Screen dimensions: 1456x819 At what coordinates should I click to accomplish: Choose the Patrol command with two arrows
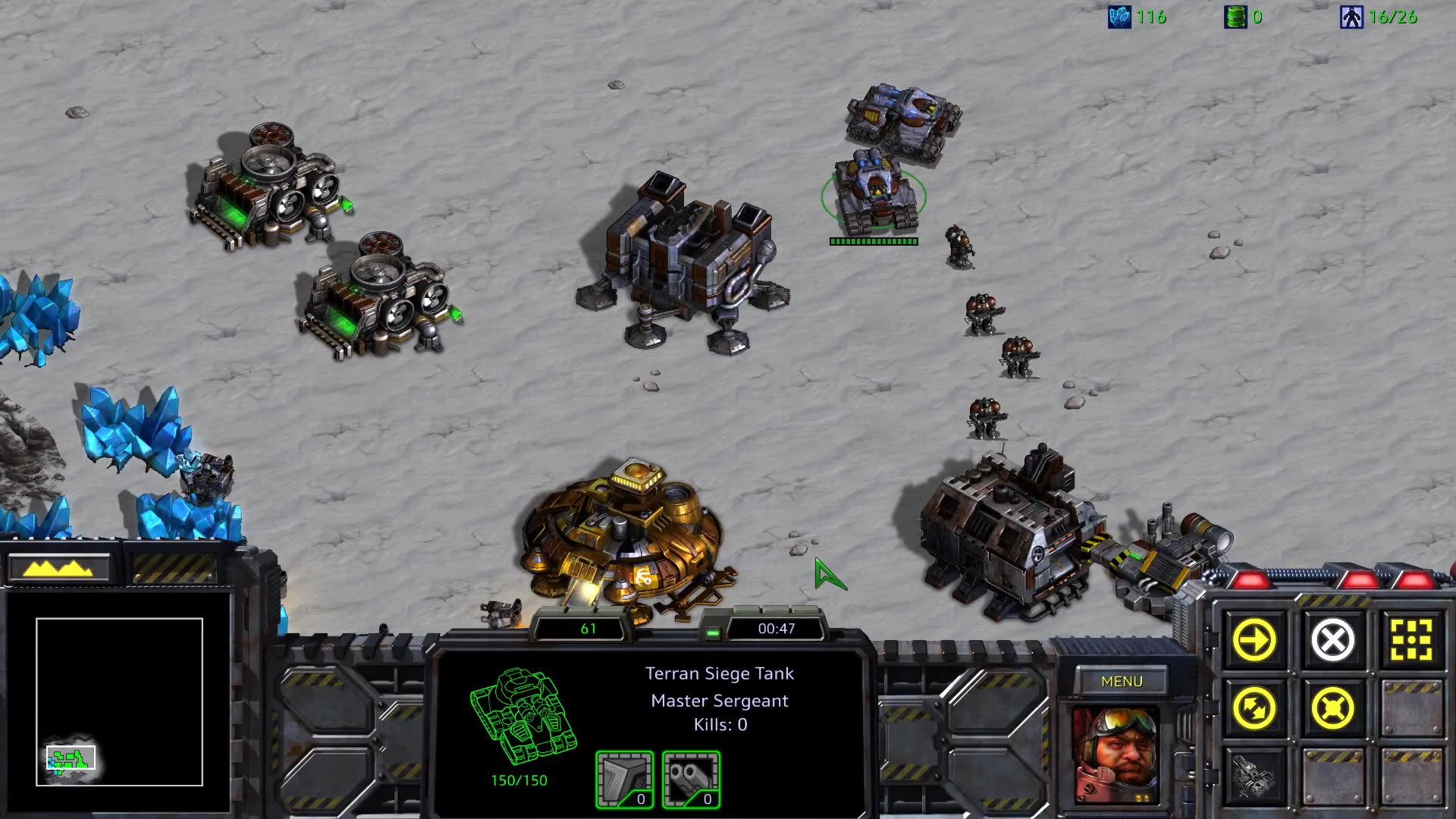pyautogui.click(x=1254, y=709)
